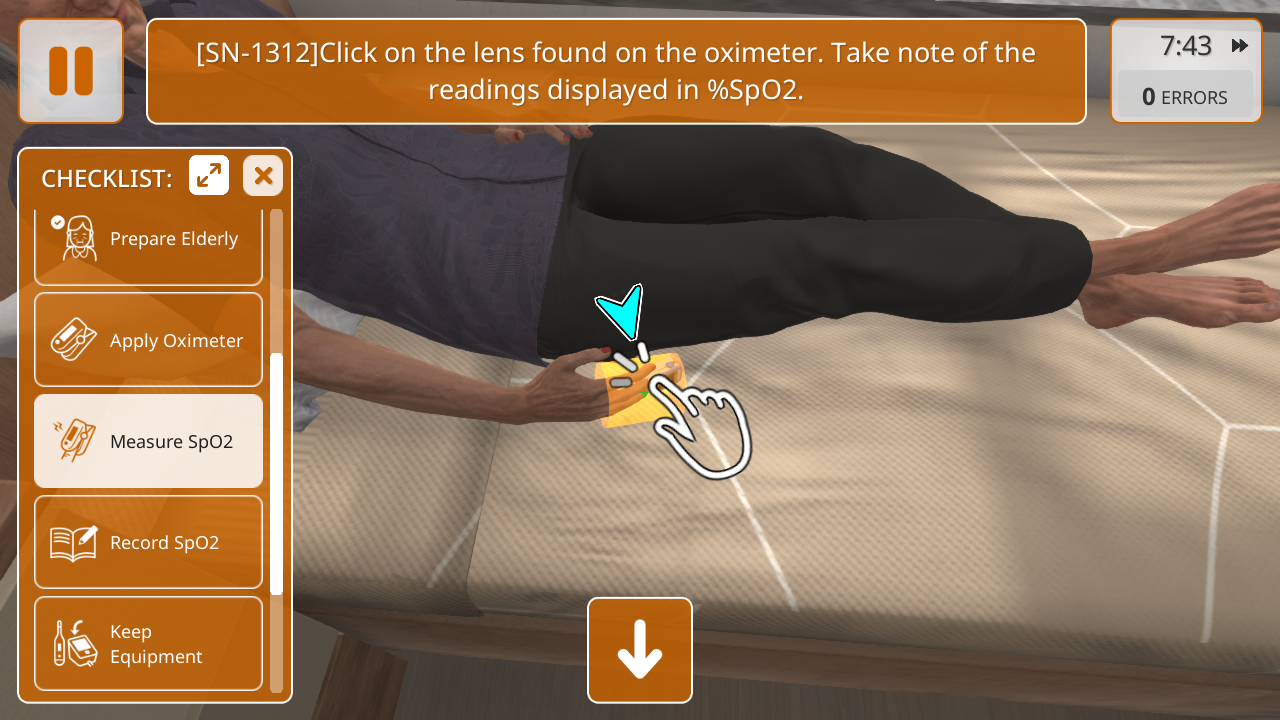The width and height of the screenshot is (1280, 720).
Task: Close the checklist panel
Action: tap(263, 176)
